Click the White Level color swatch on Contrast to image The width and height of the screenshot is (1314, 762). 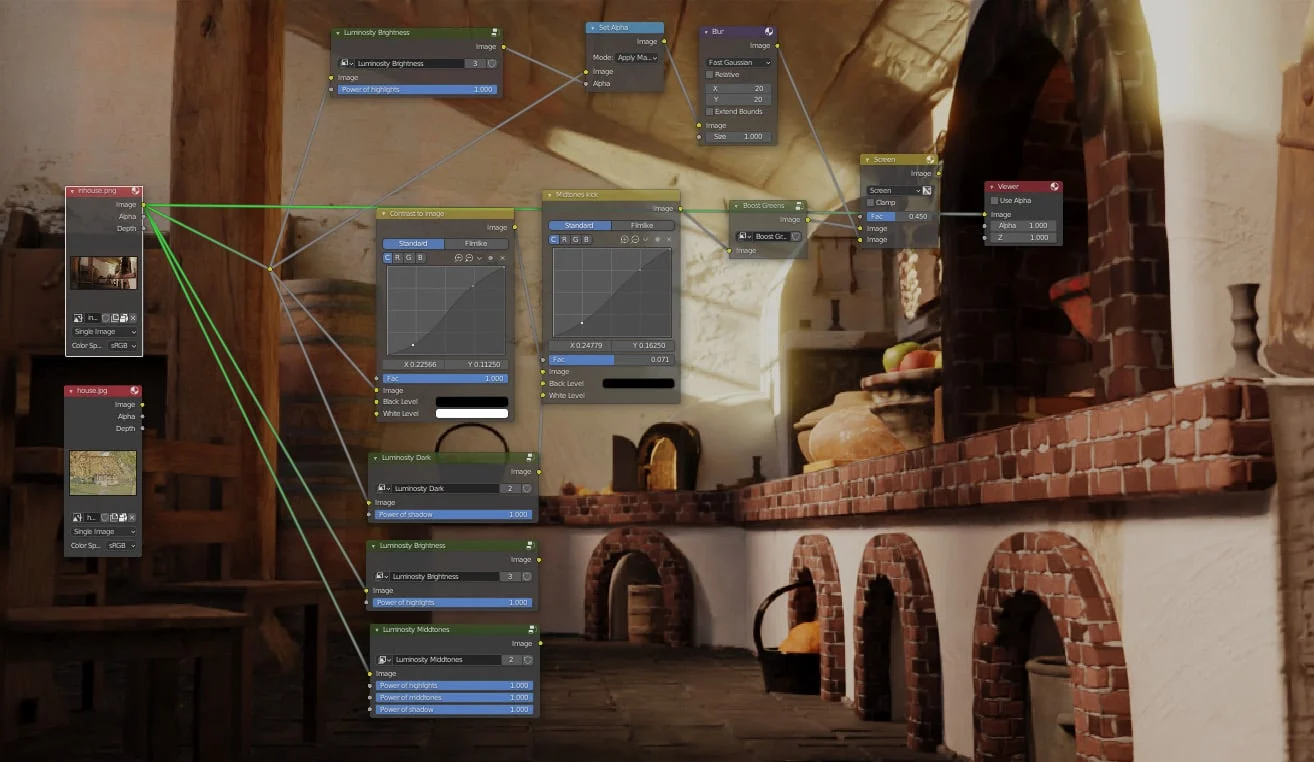471,412
